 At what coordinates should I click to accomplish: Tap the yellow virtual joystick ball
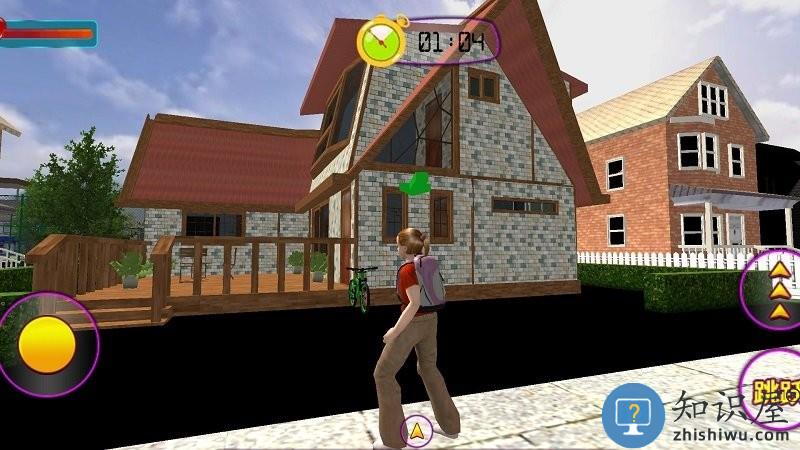pyautogui.click(x=47, y=345)
